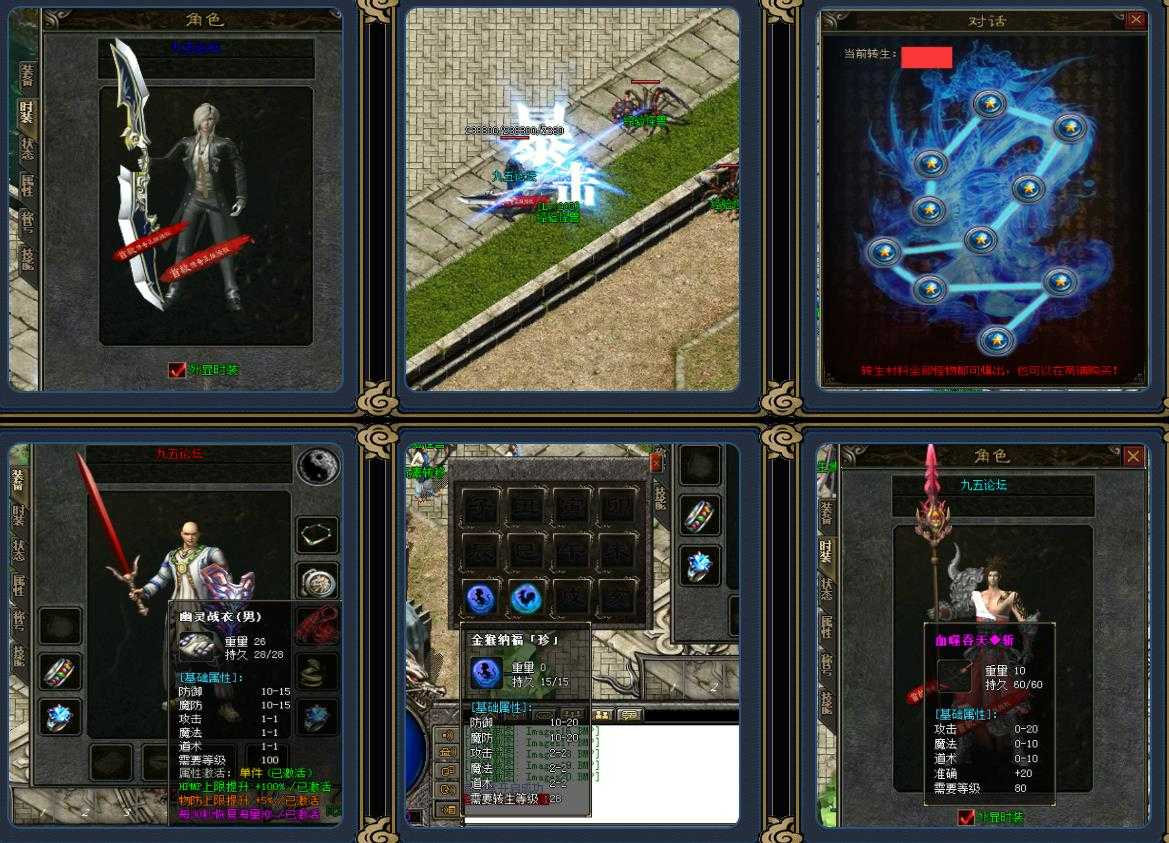This screenshot has width=1169, height=843.
Task: Click the bottommost star node of the rebirth constellation
Action: [994, 341]
